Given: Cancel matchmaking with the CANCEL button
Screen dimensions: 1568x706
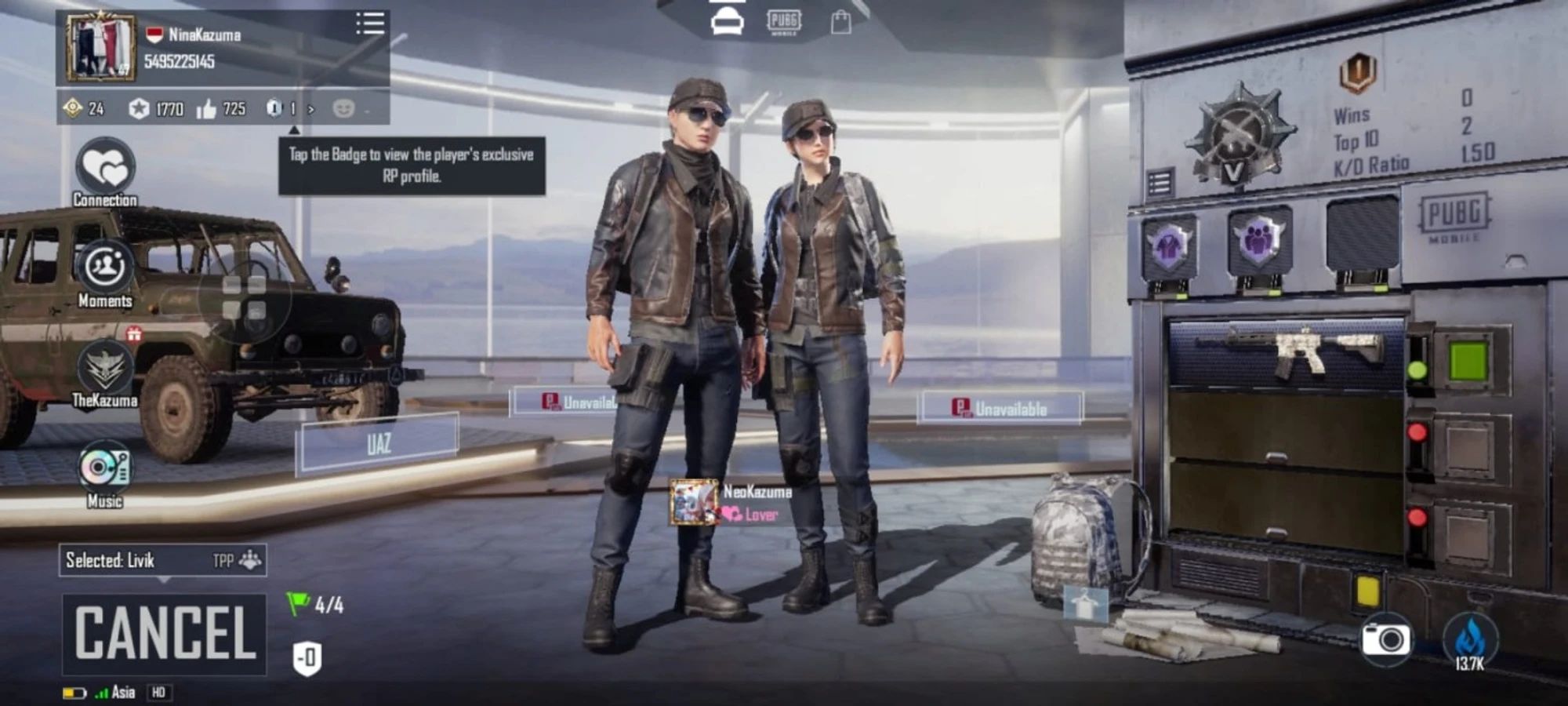Looking at the screenshot, I should pyautogui.click(x=165, y=634).
